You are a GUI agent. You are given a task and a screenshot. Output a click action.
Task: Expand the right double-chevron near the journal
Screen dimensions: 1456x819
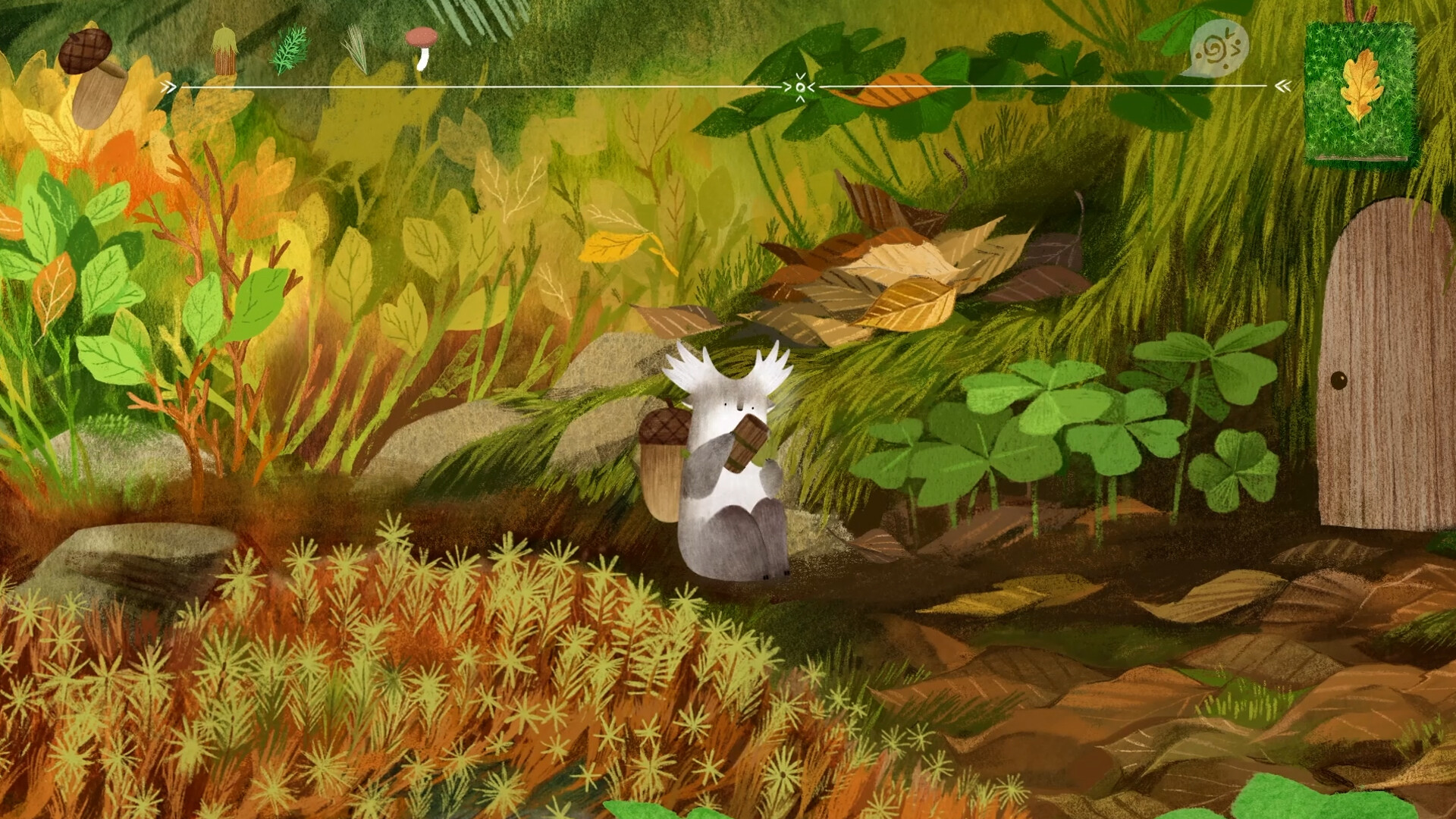(1283, 86)
